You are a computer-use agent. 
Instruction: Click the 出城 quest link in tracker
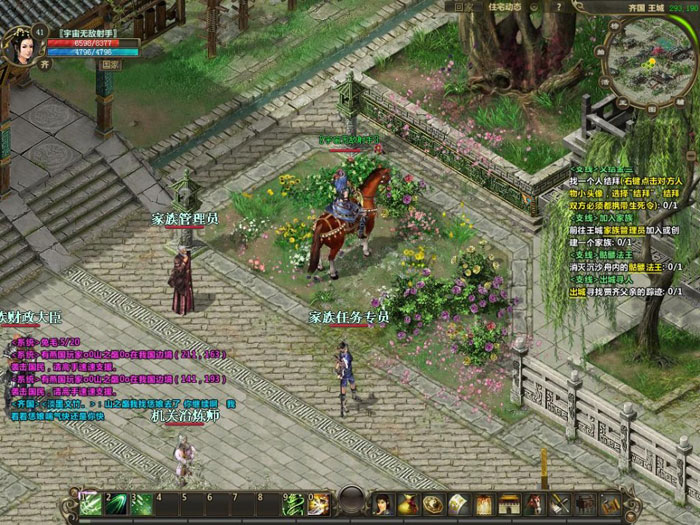577,291
